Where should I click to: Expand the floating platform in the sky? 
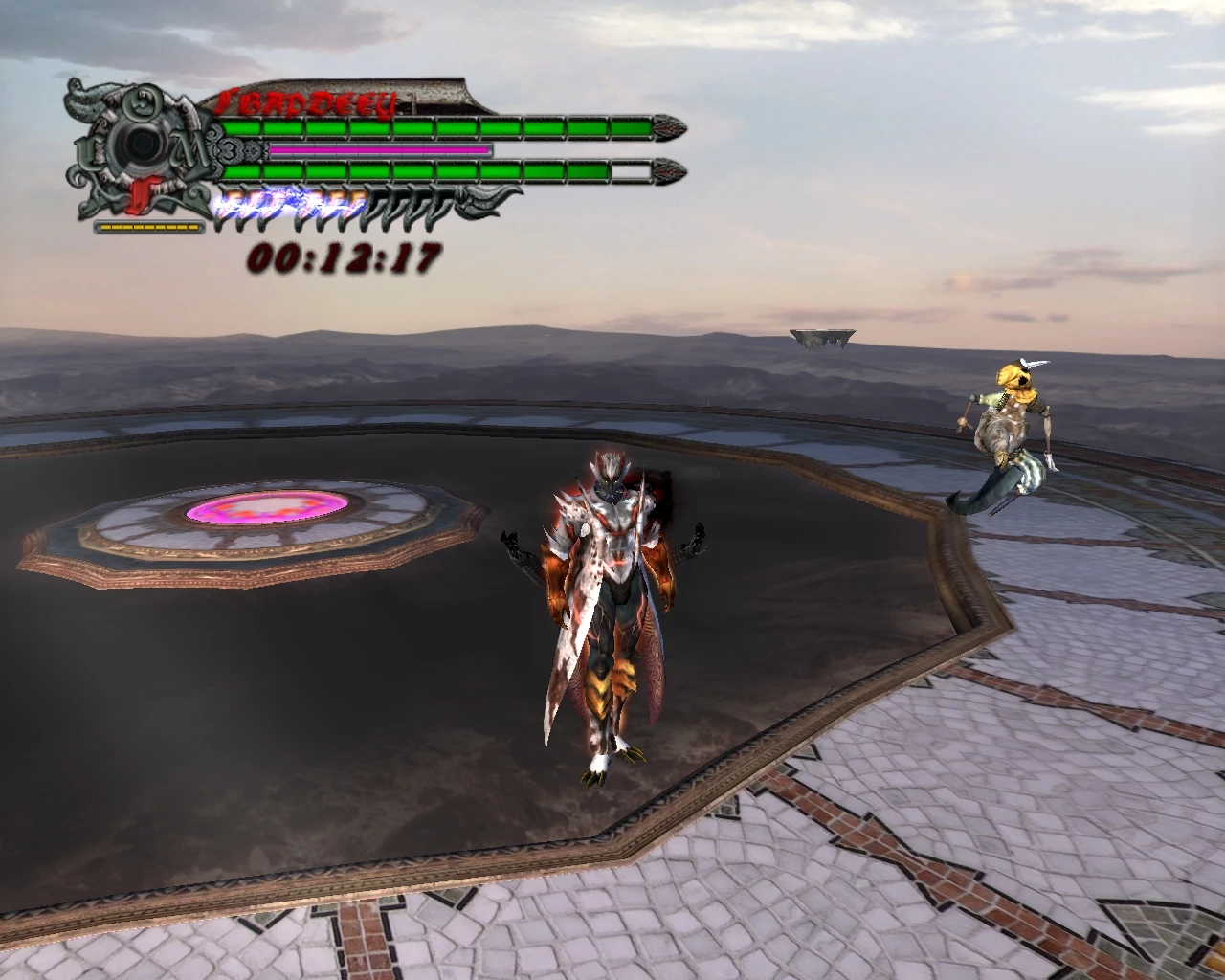click(821, 335)
